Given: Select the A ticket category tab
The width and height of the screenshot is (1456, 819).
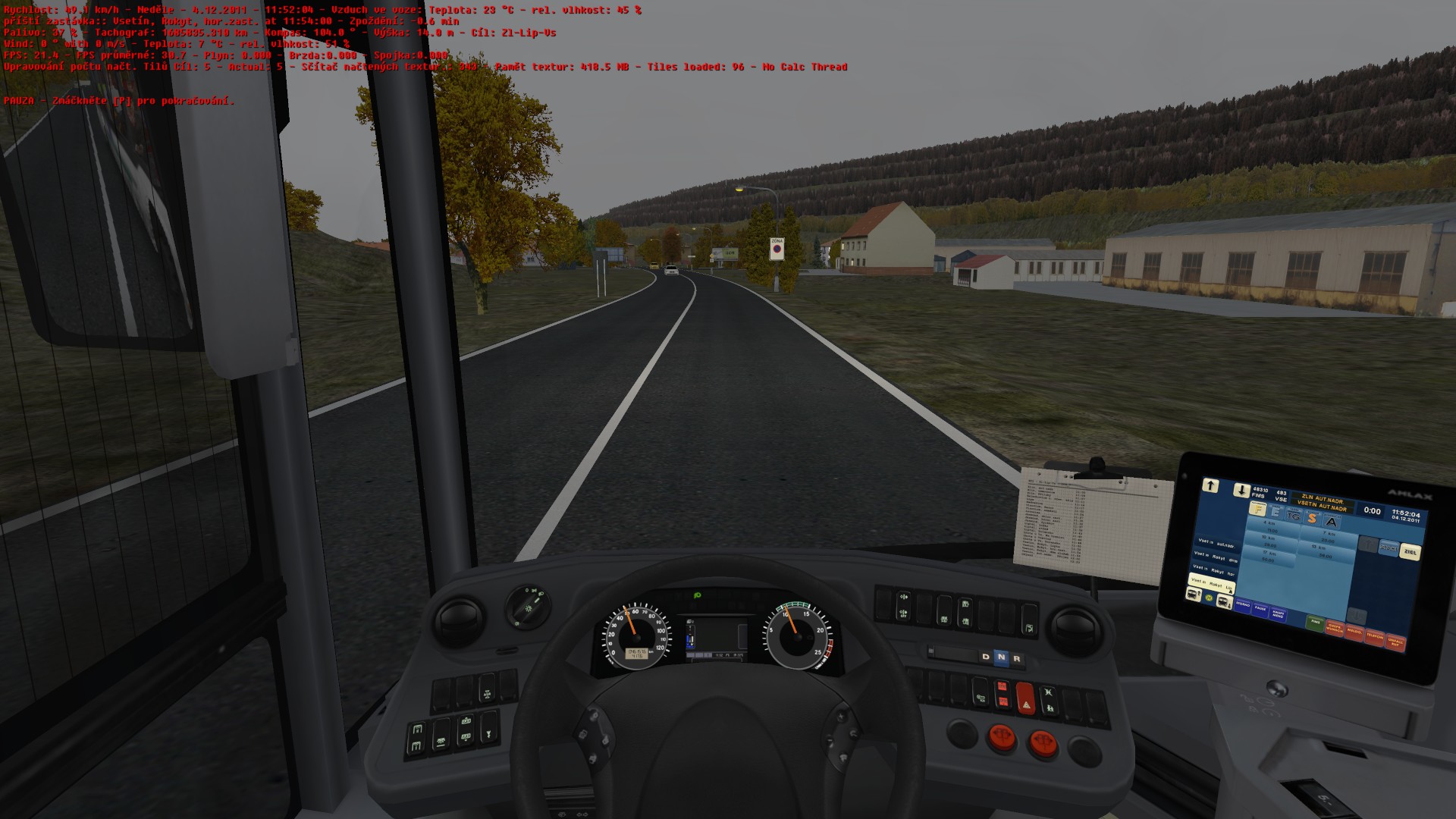Looking at the screenshot, I should 1332,522.
